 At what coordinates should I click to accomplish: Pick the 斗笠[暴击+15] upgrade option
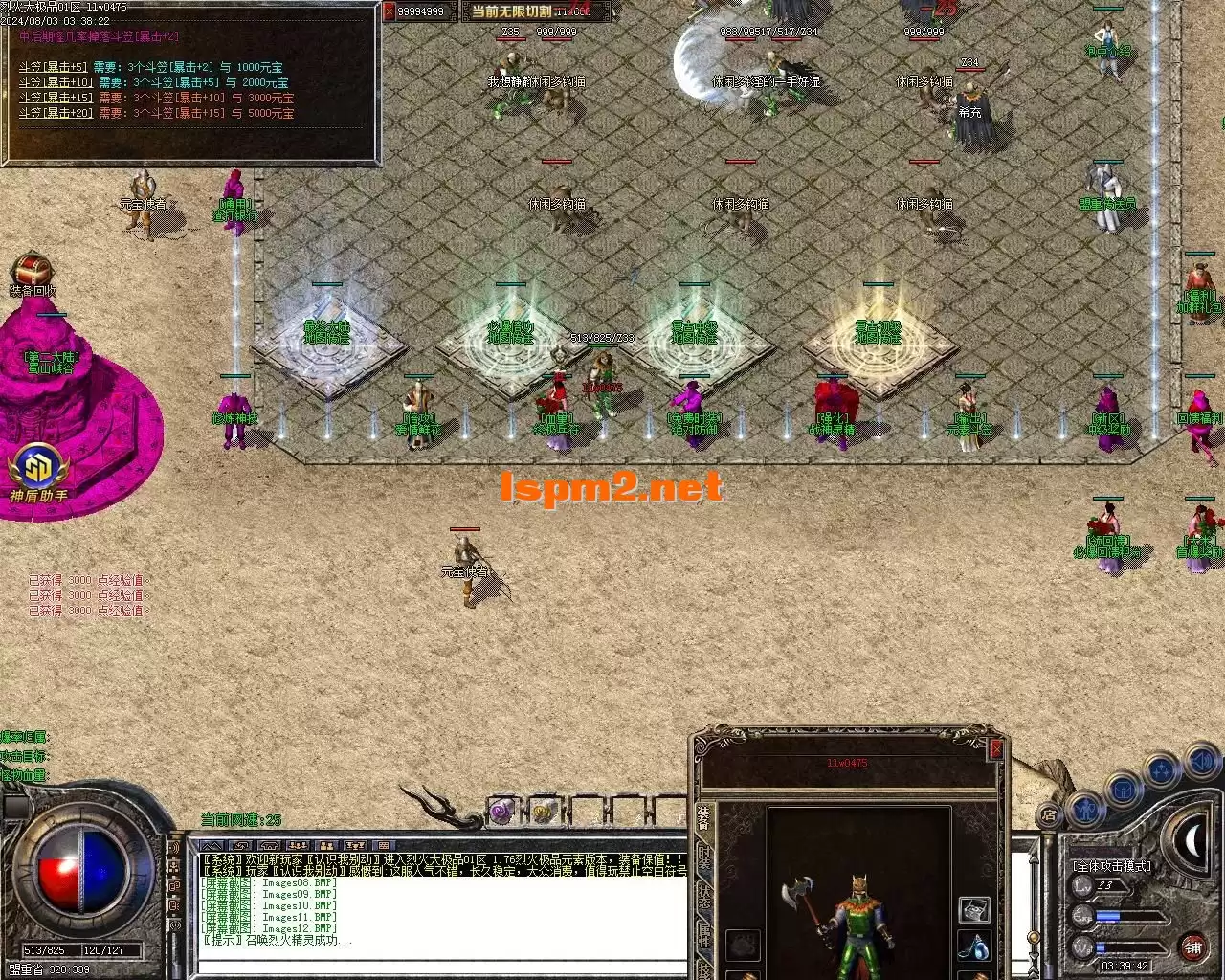pyautogui.click(x=56, y=99)
